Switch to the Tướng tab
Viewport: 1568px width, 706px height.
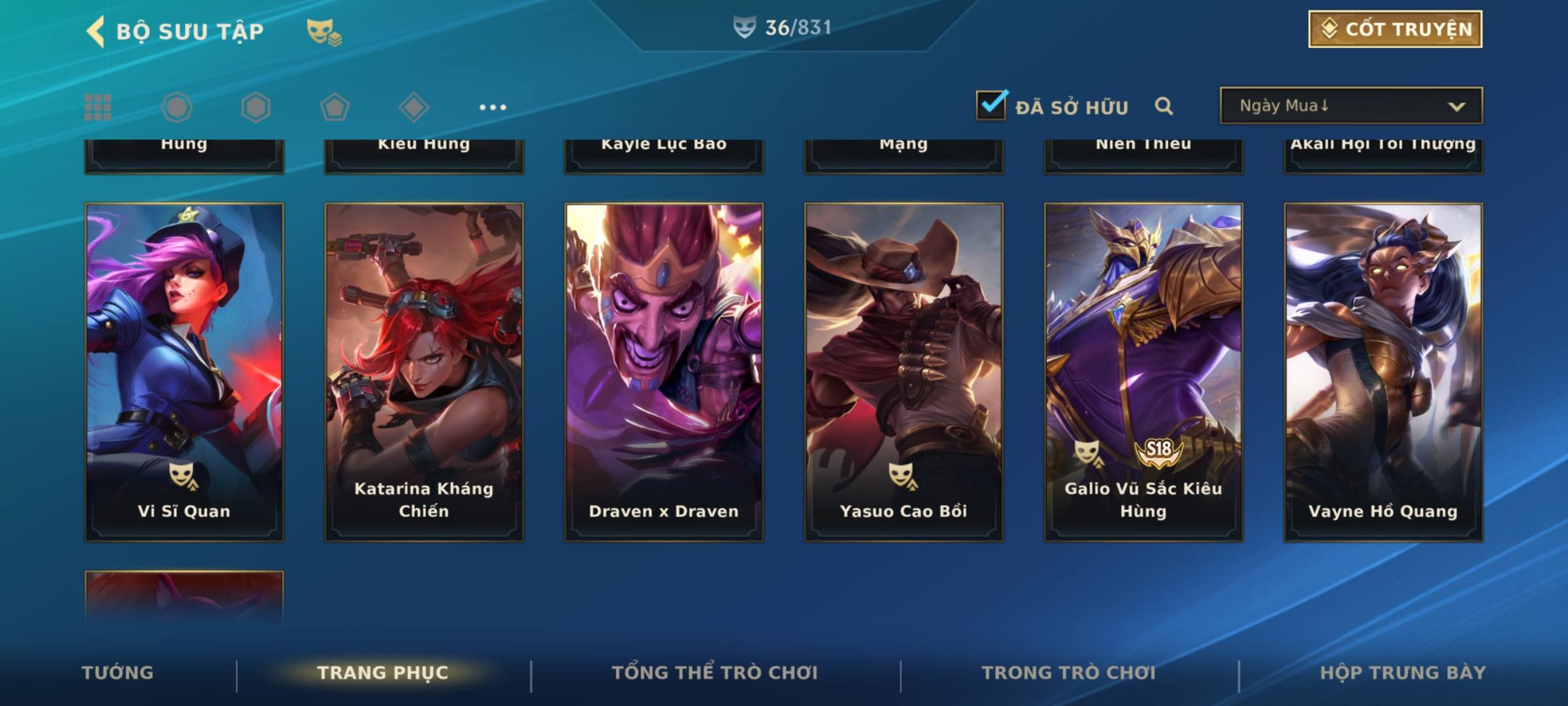pyautogui.click(x=118, y=673)
